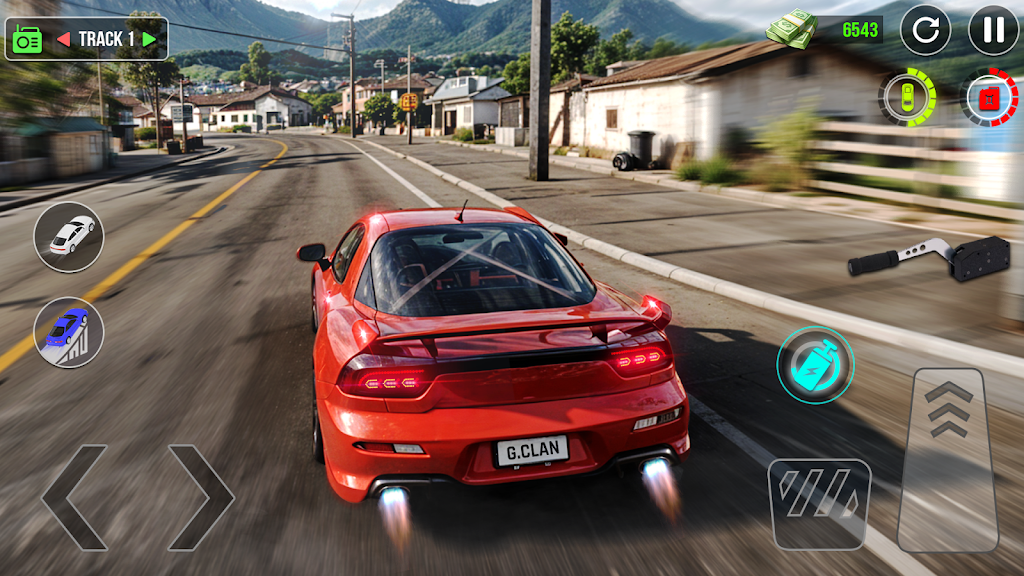Click the cash stack money icon
The height and width of the screenshot is (576, 1024).
click(x=791, y=28)
